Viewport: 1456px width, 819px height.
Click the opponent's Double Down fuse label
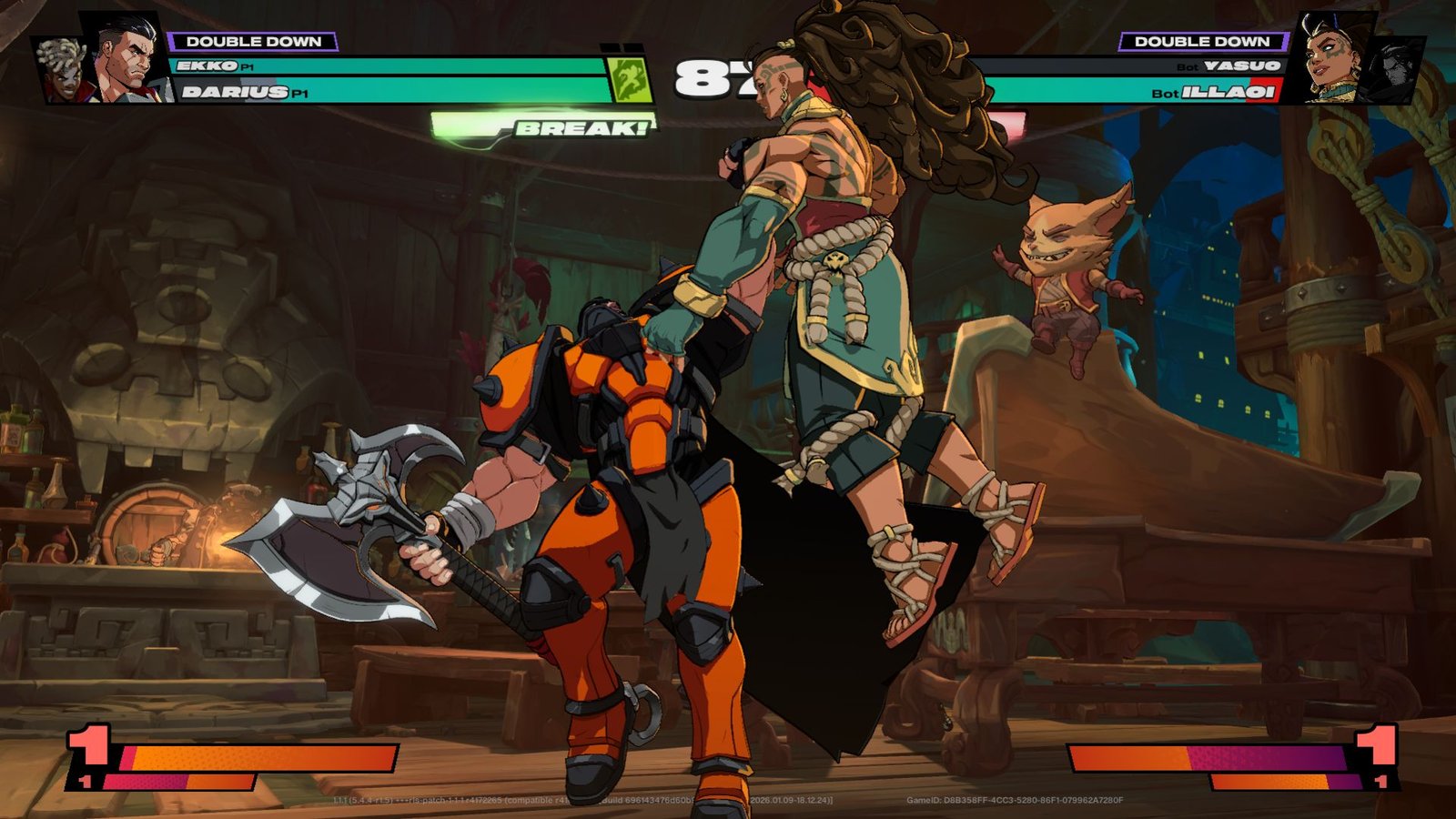(1202, 41)
